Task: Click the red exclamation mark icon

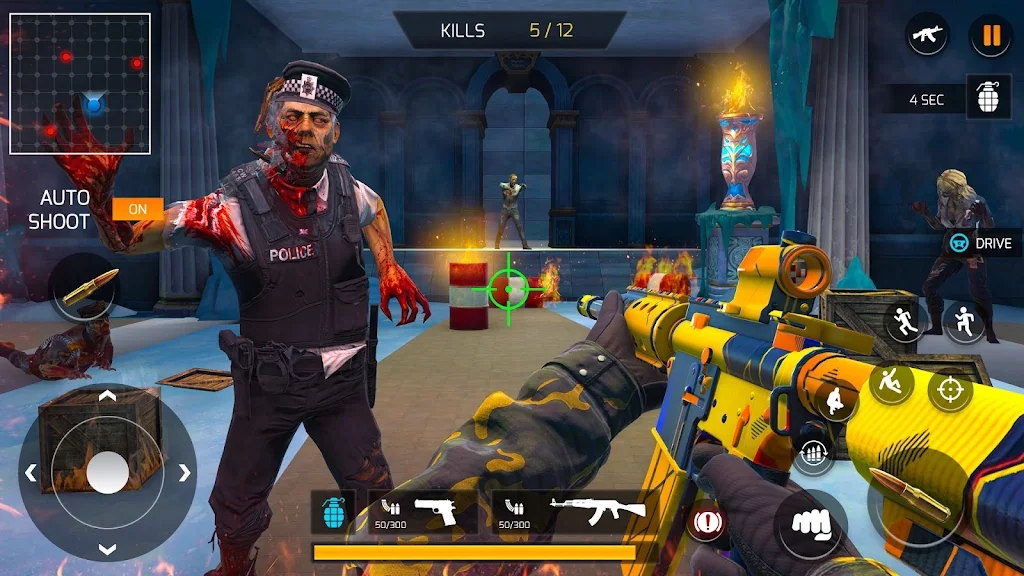Action: [708, 521]
